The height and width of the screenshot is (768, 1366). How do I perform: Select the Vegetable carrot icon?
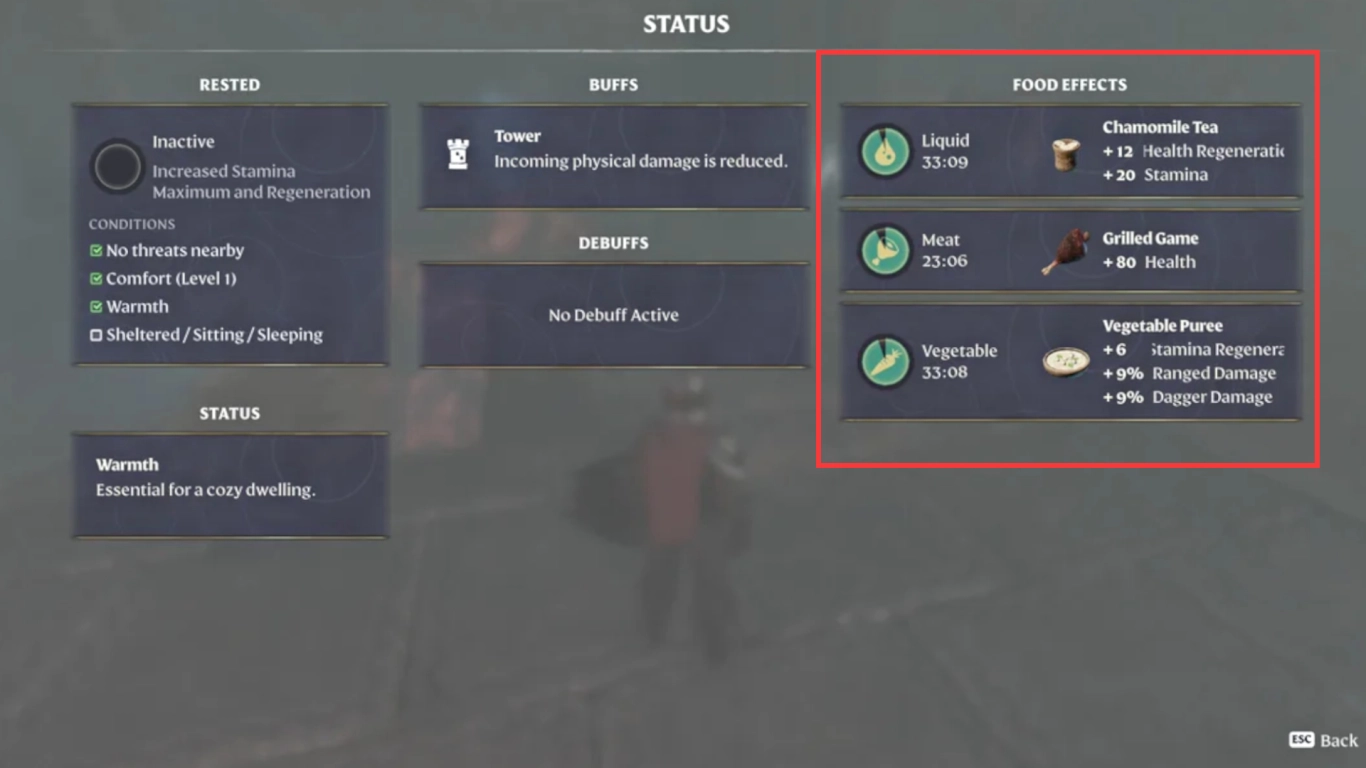click(884, 361)
